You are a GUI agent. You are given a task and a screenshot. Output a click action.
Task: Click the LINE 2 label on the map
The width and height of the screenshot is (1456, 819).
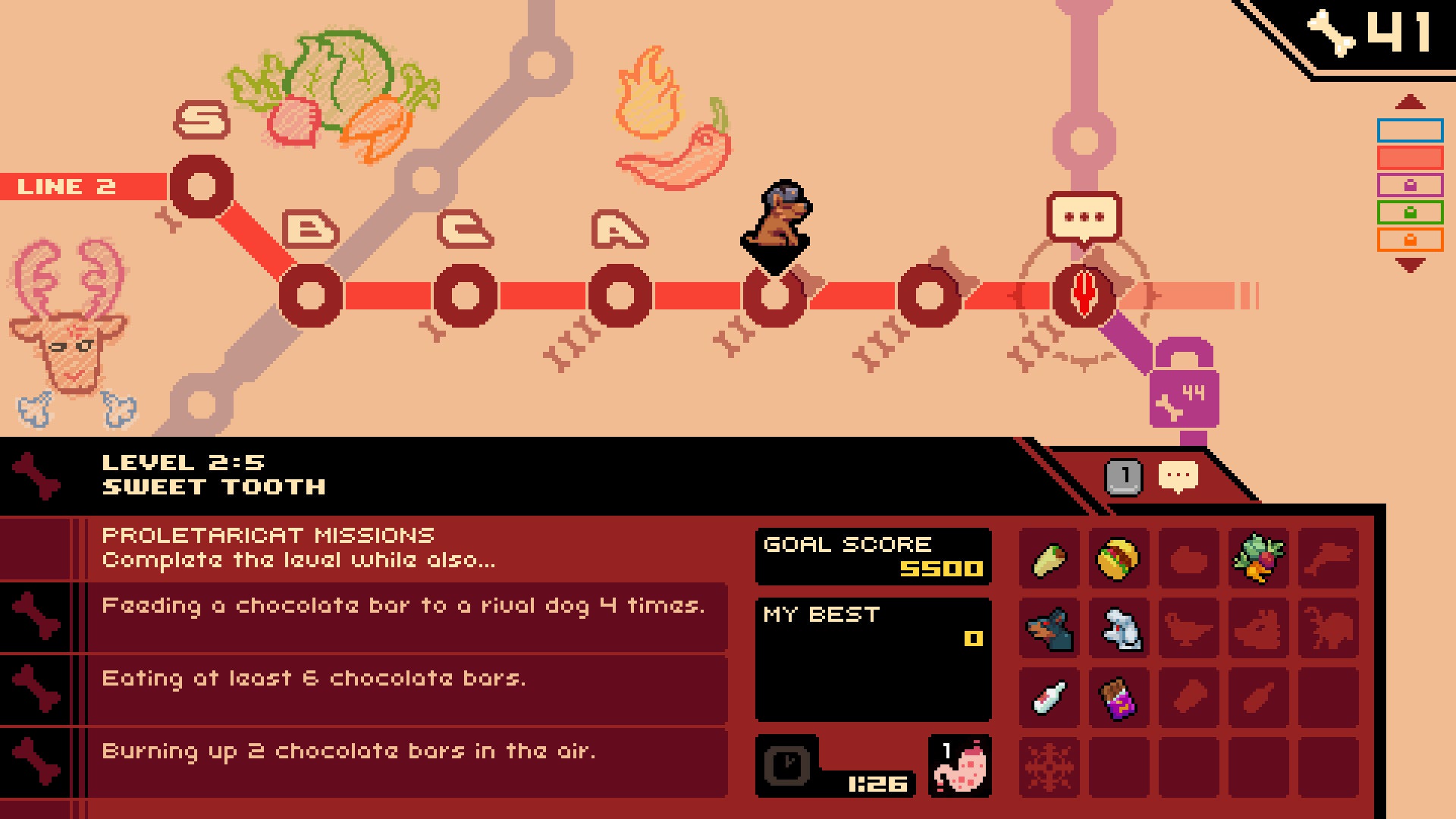point(67,186)
